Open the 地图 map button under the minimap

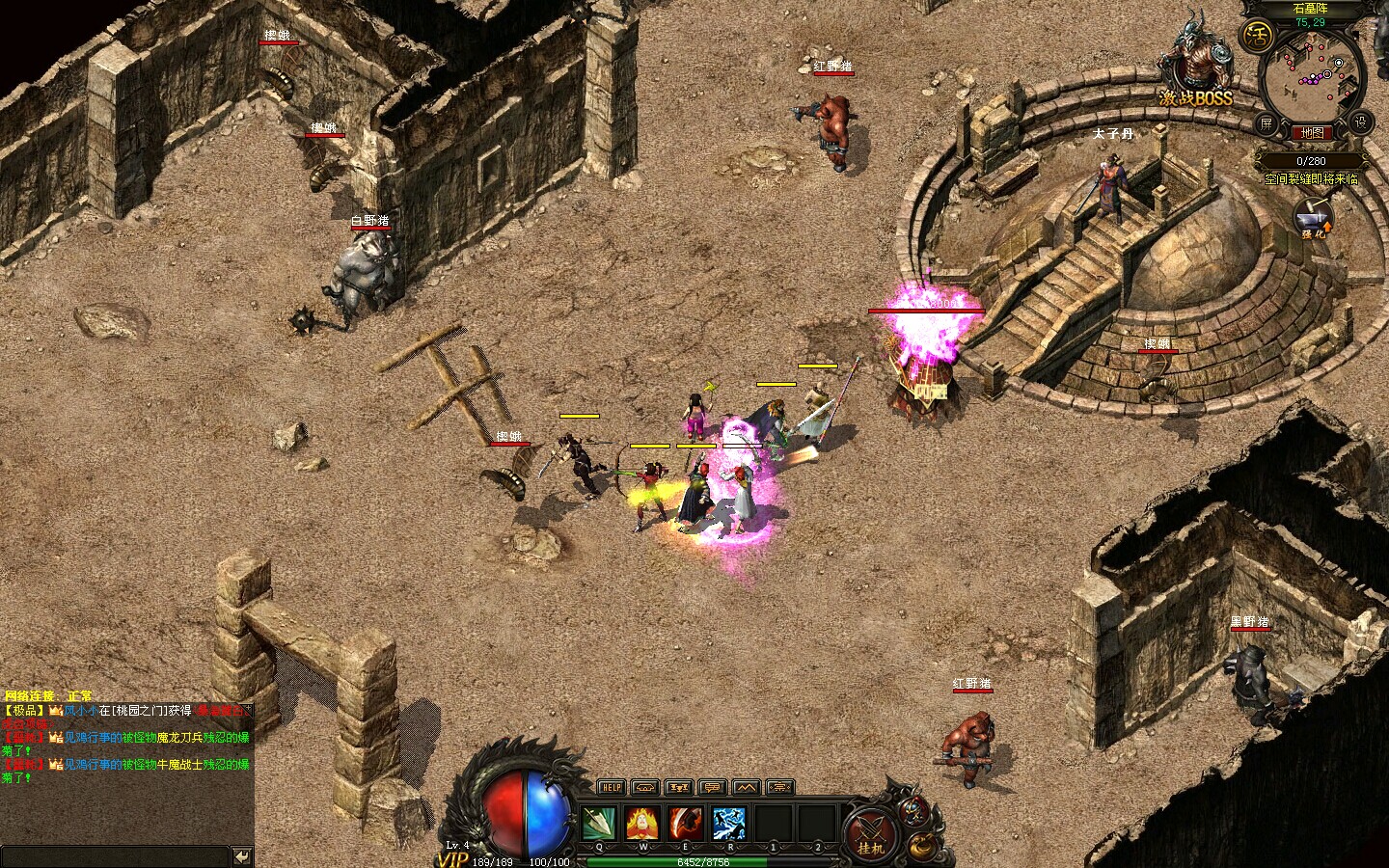click(1312, 132)
